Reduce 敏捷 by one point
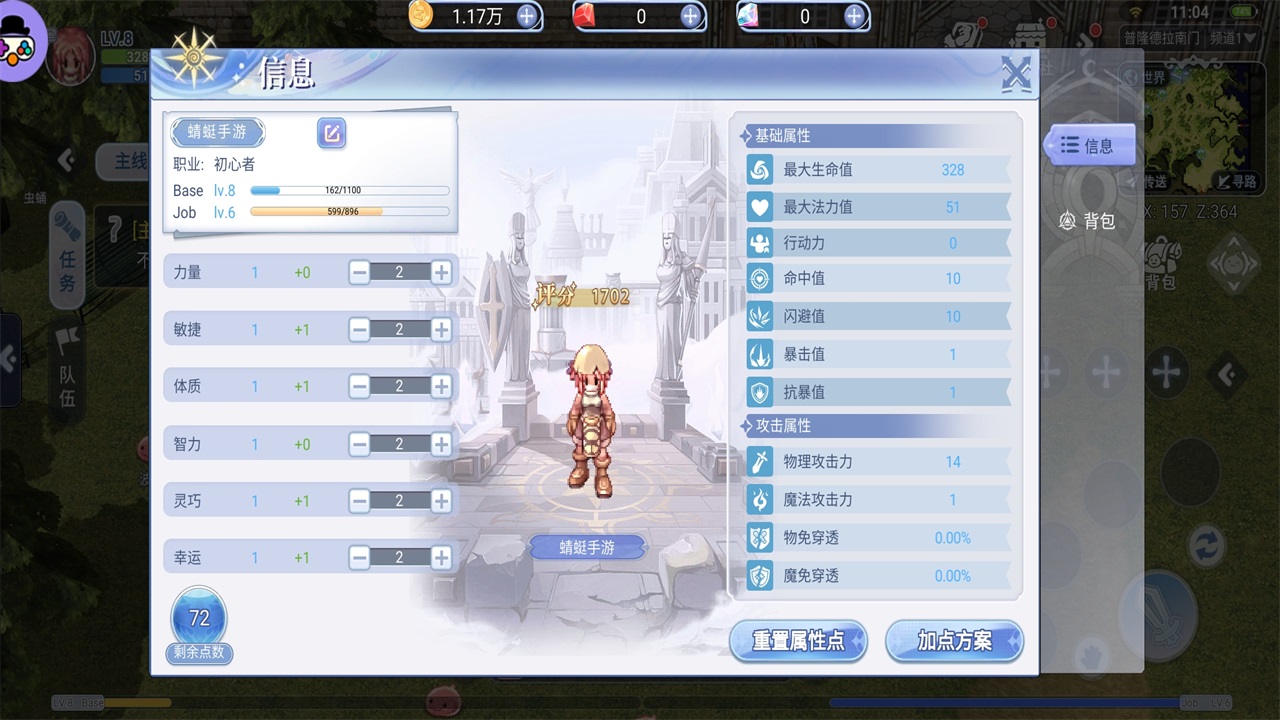1280x720 pixels. coord(360,329)
